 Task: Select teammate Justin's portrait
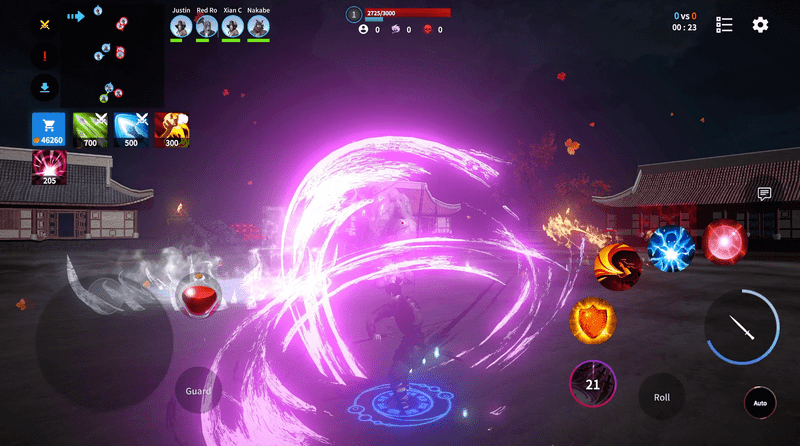tap(181, 25)
